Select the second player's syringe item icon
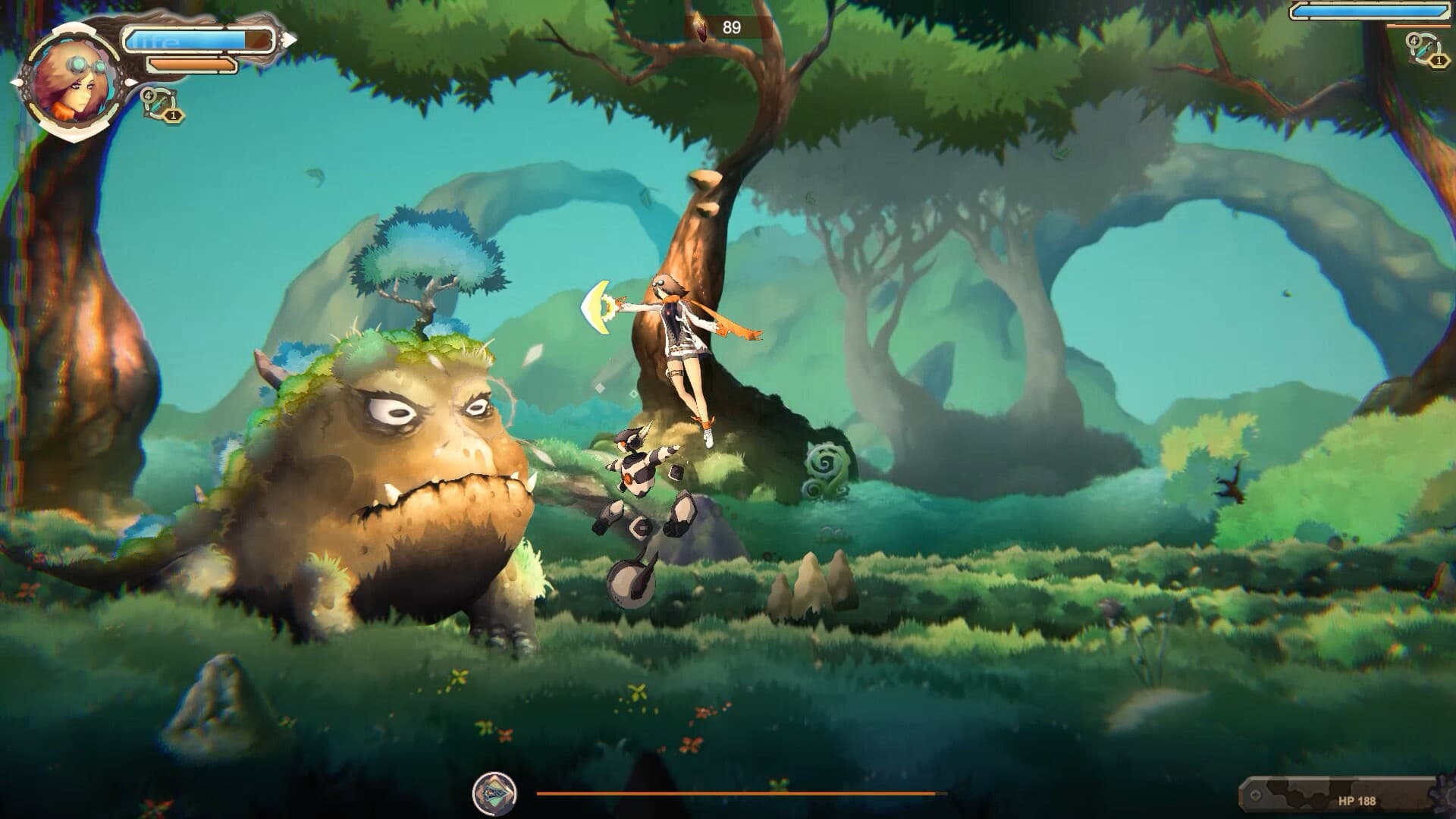The width and height of the screenshot is (1456, 819). tap(1423, 49)
